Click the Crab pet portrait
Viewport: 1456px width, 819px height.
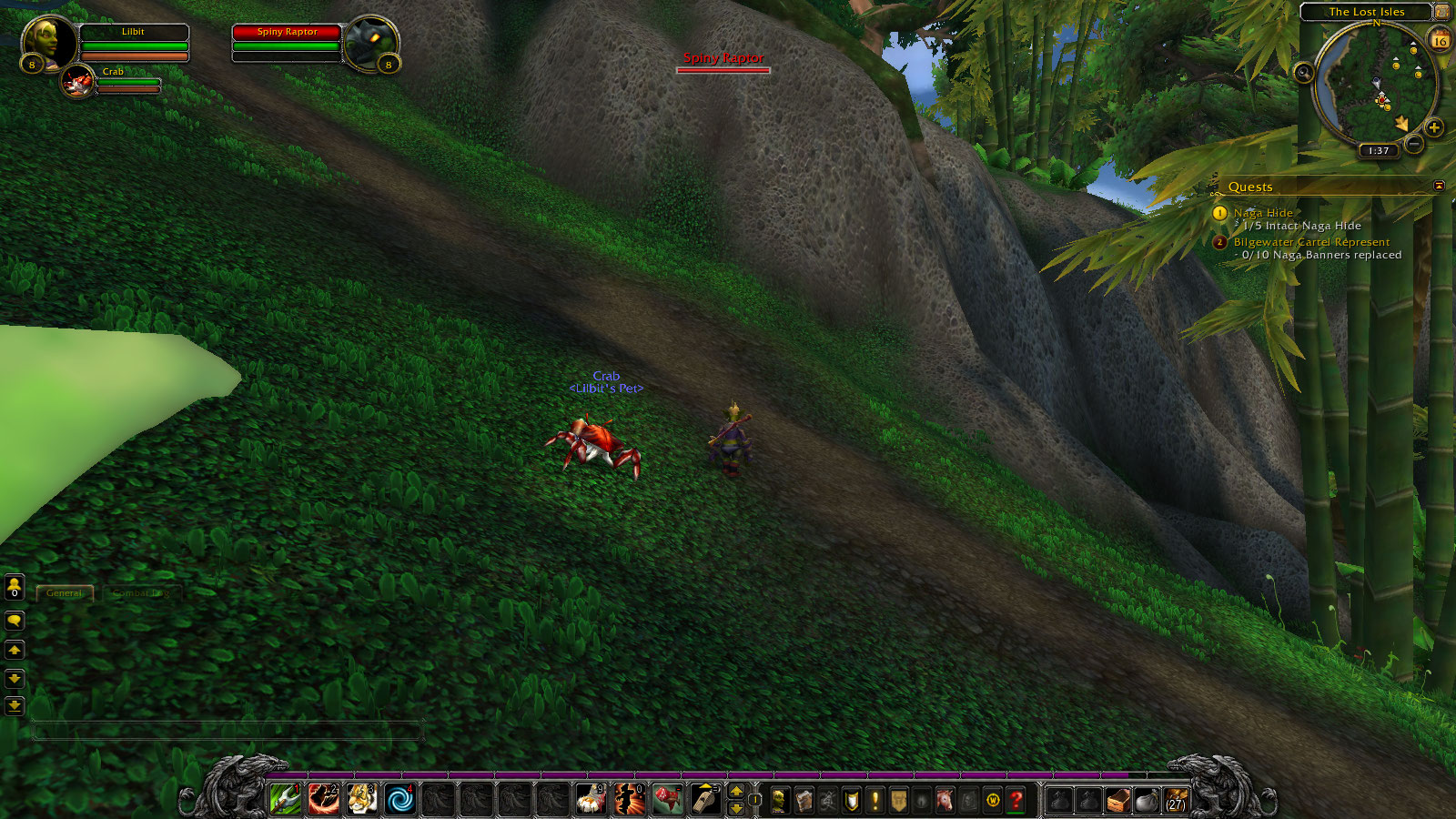[78, 82]
